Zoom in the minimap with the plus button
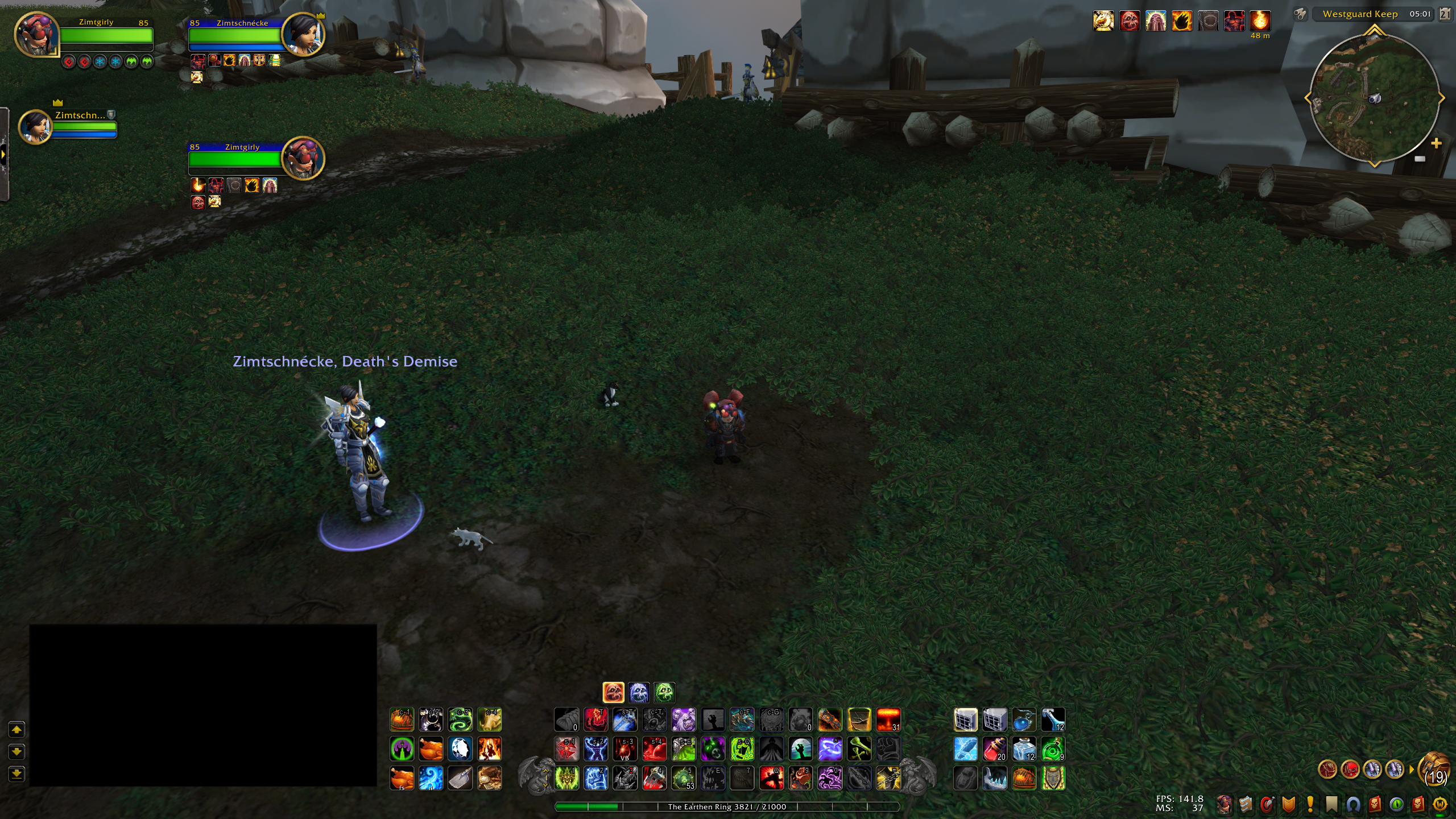The width and height of the screenshot is (1456, 819). (1436, 143)
